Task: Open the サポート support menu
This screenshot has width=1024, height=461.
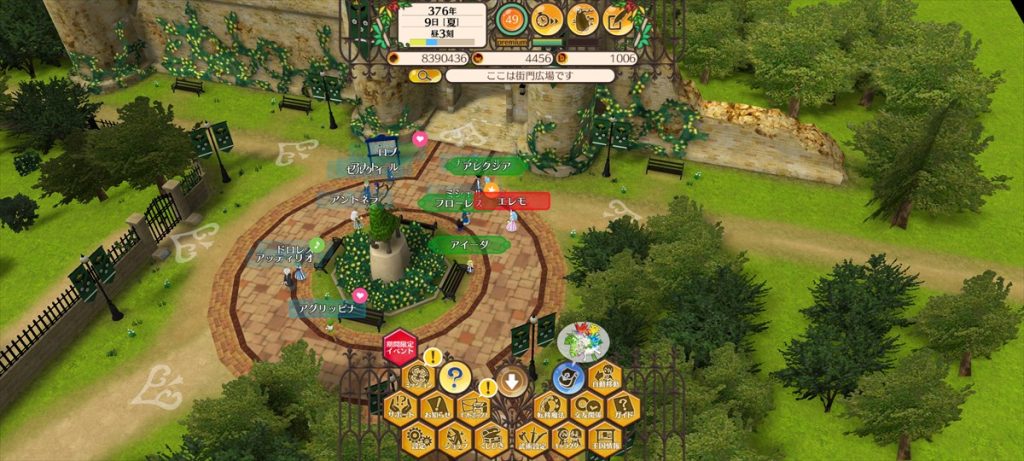Action: coord(402,407)
